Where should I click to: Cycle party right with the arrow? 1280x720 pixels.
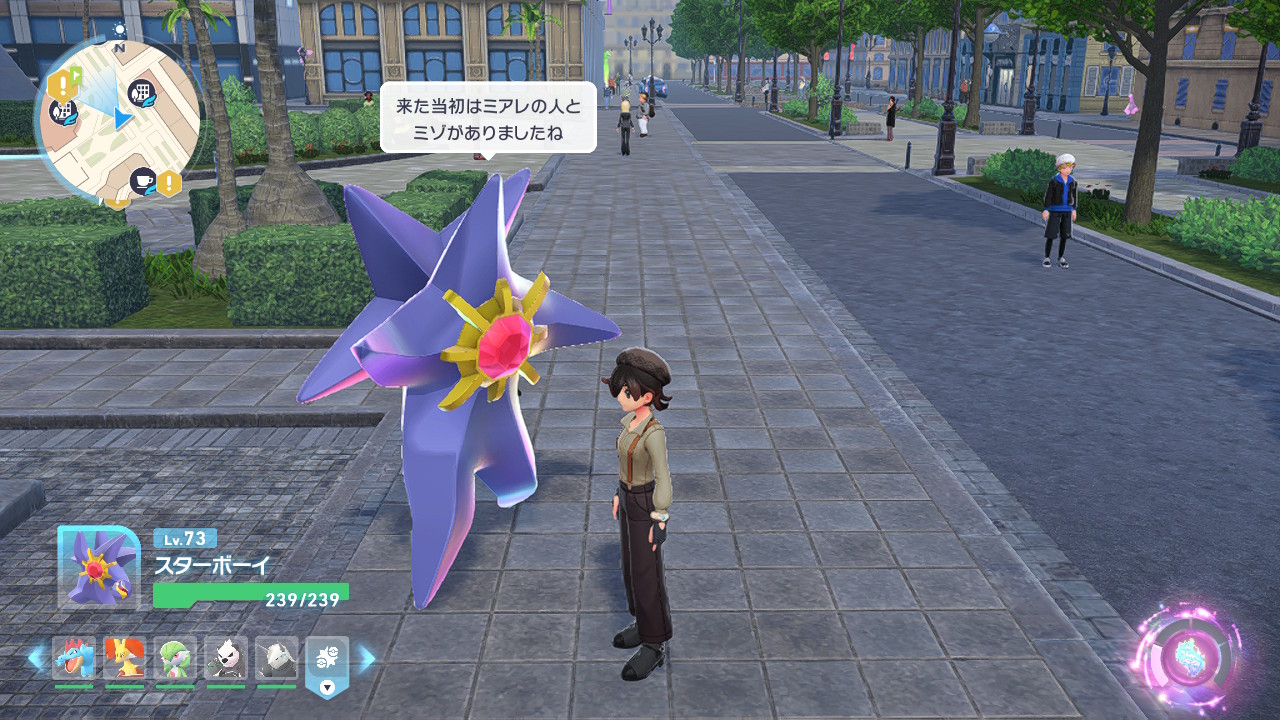367,658
